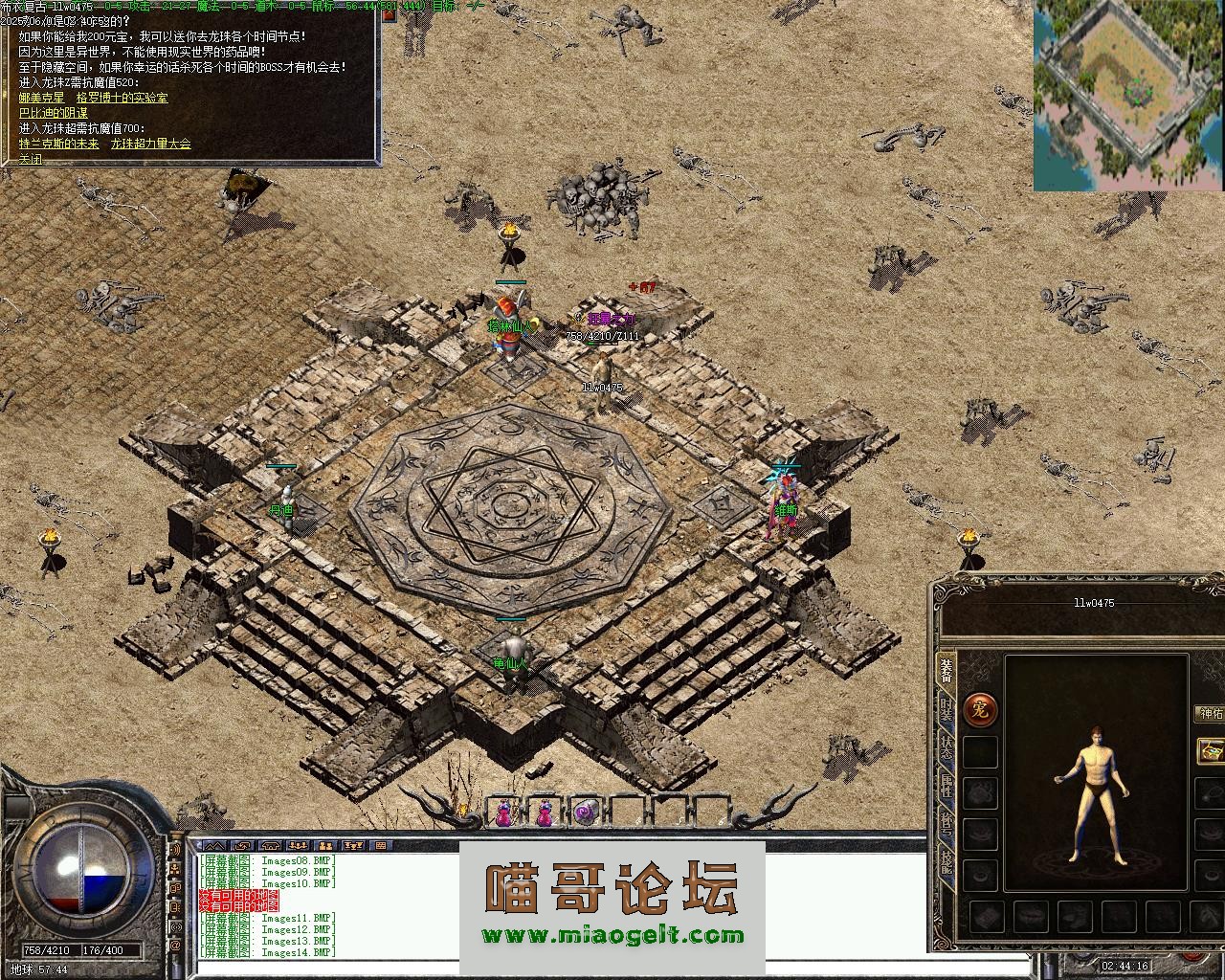Open the 状态 status tab

(x=946, y=747)
